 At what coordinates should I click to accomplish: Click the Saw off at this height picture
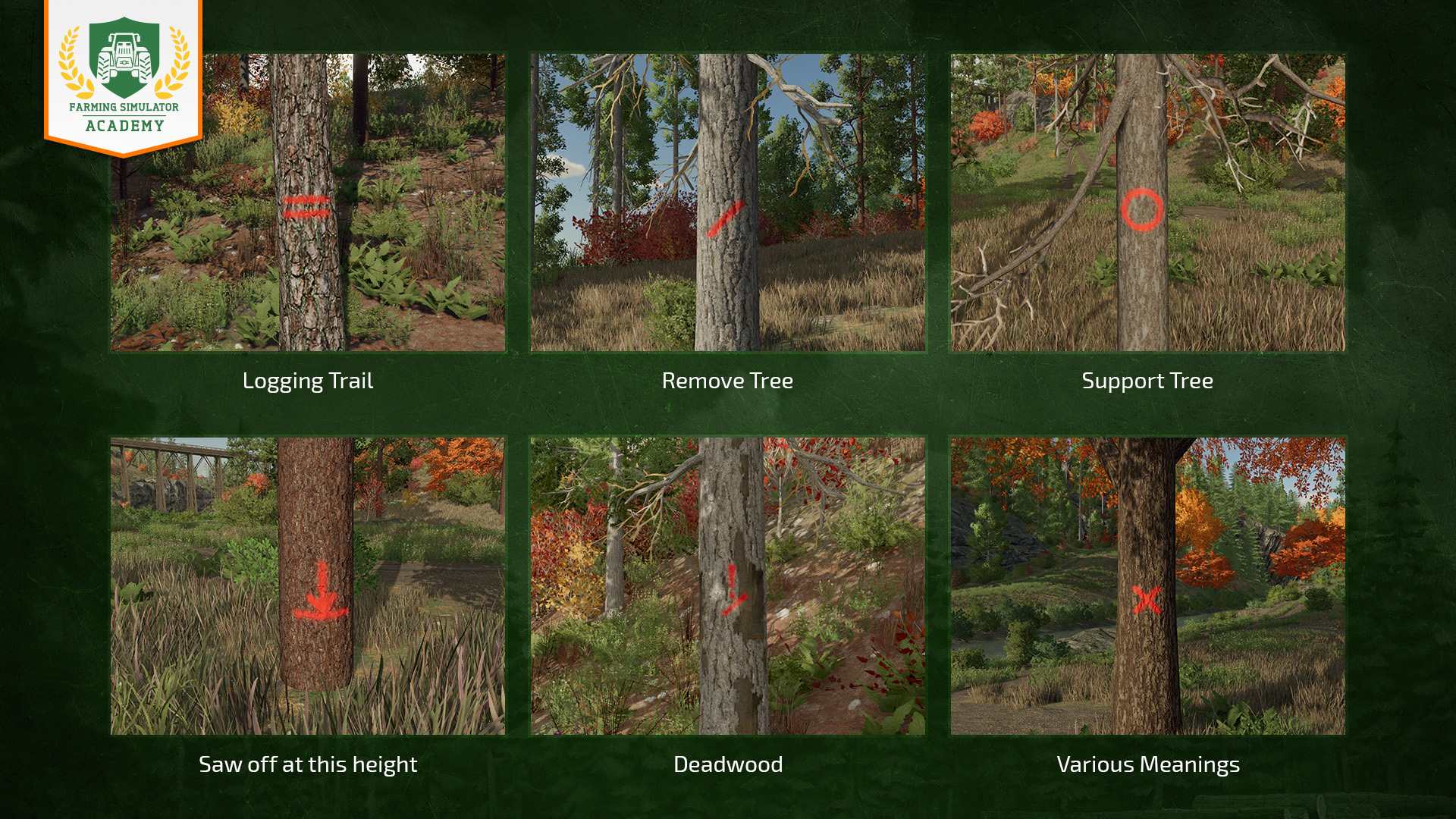tap(308, 585)
